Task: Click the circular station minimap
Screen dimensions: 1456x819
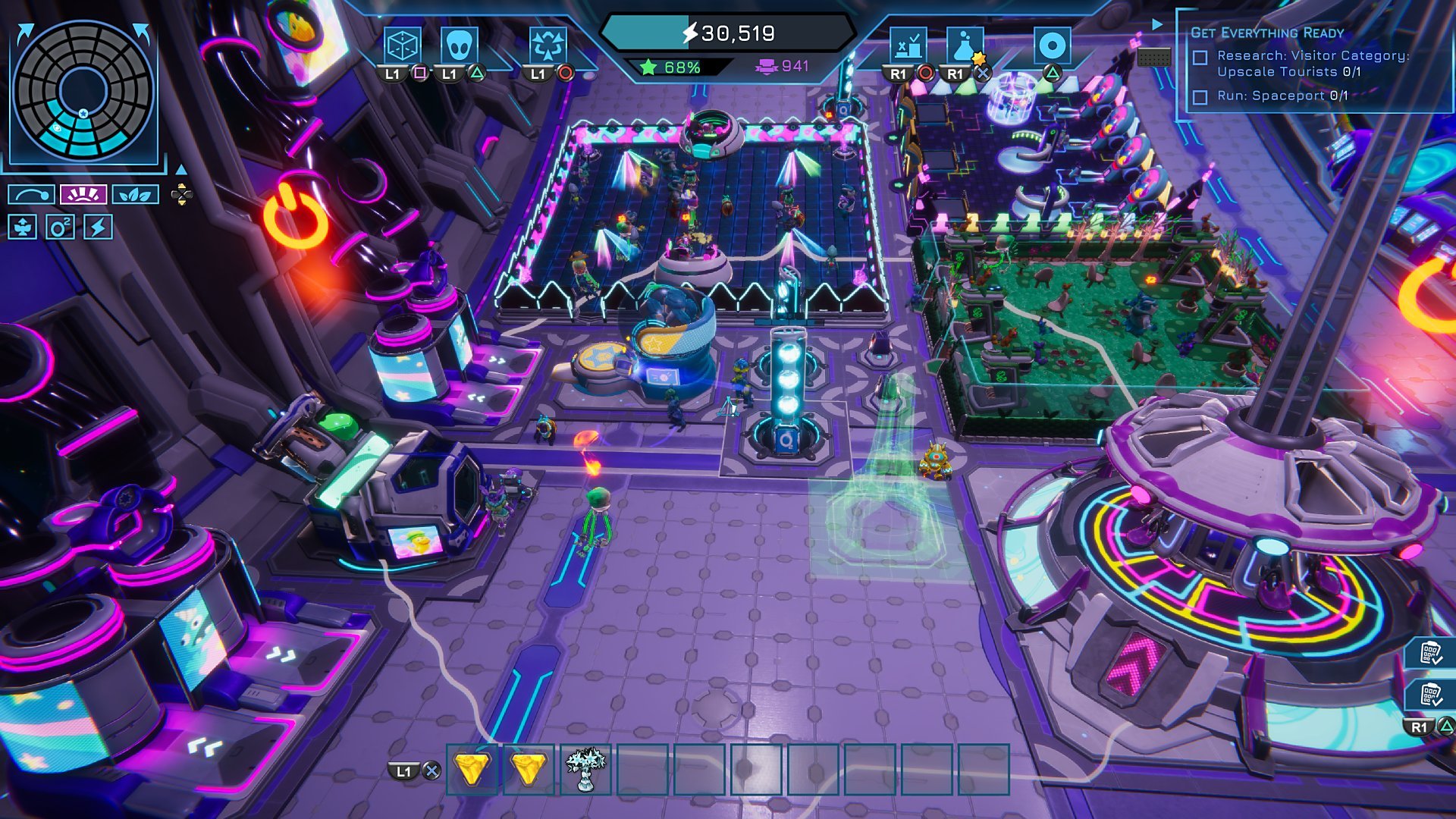Action: [x=83, y=89]
